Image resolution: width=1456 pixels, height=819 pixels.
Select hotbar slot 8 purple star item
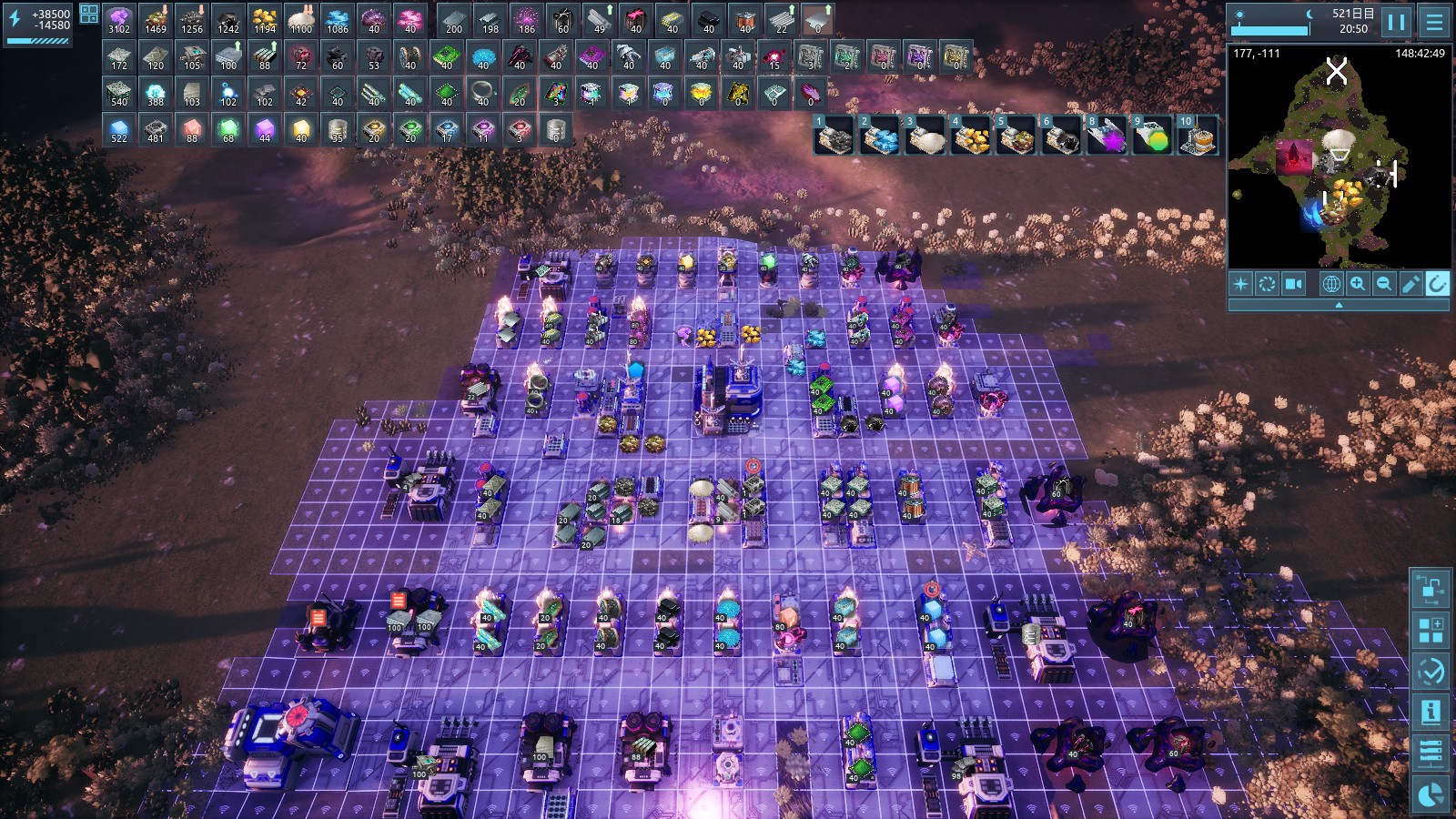[1107, 135]
